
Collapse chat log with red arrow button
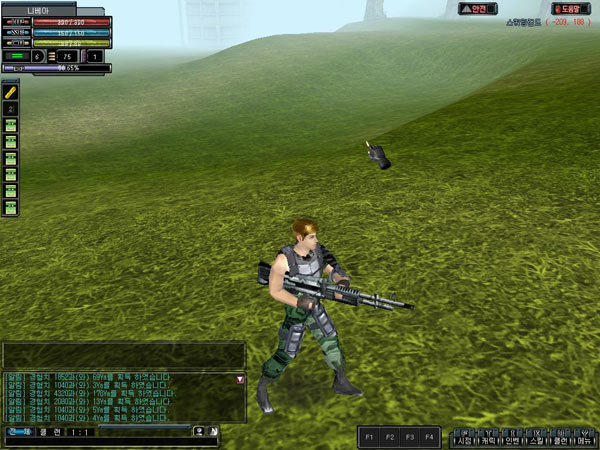[x=239, y=380]
